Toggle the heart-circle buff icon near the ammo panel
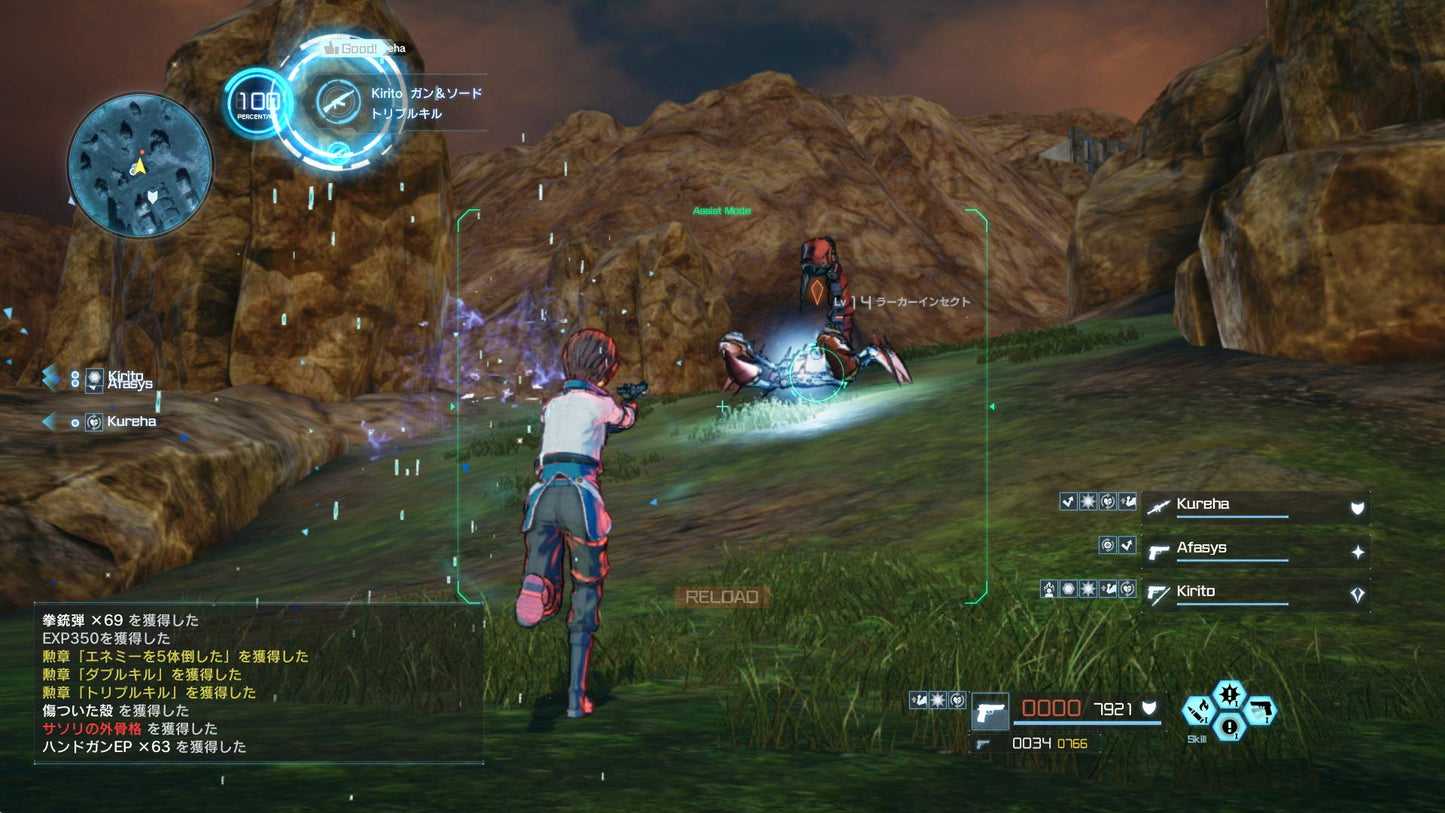Screen dimensions: 1445x813 tap(957, 700)
